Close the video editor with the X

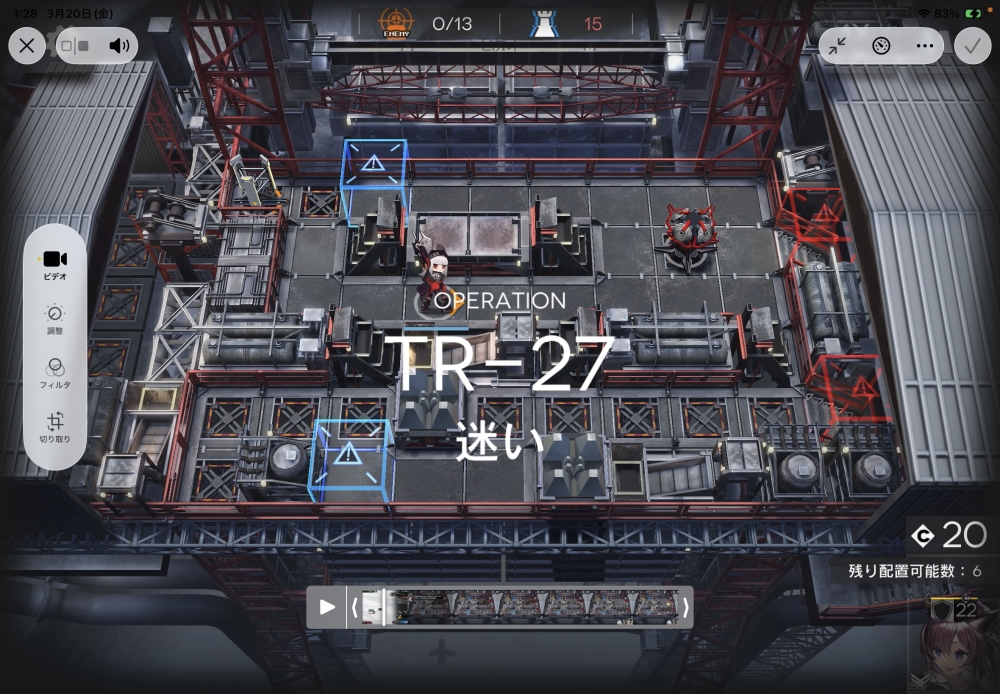coord(27,45)
